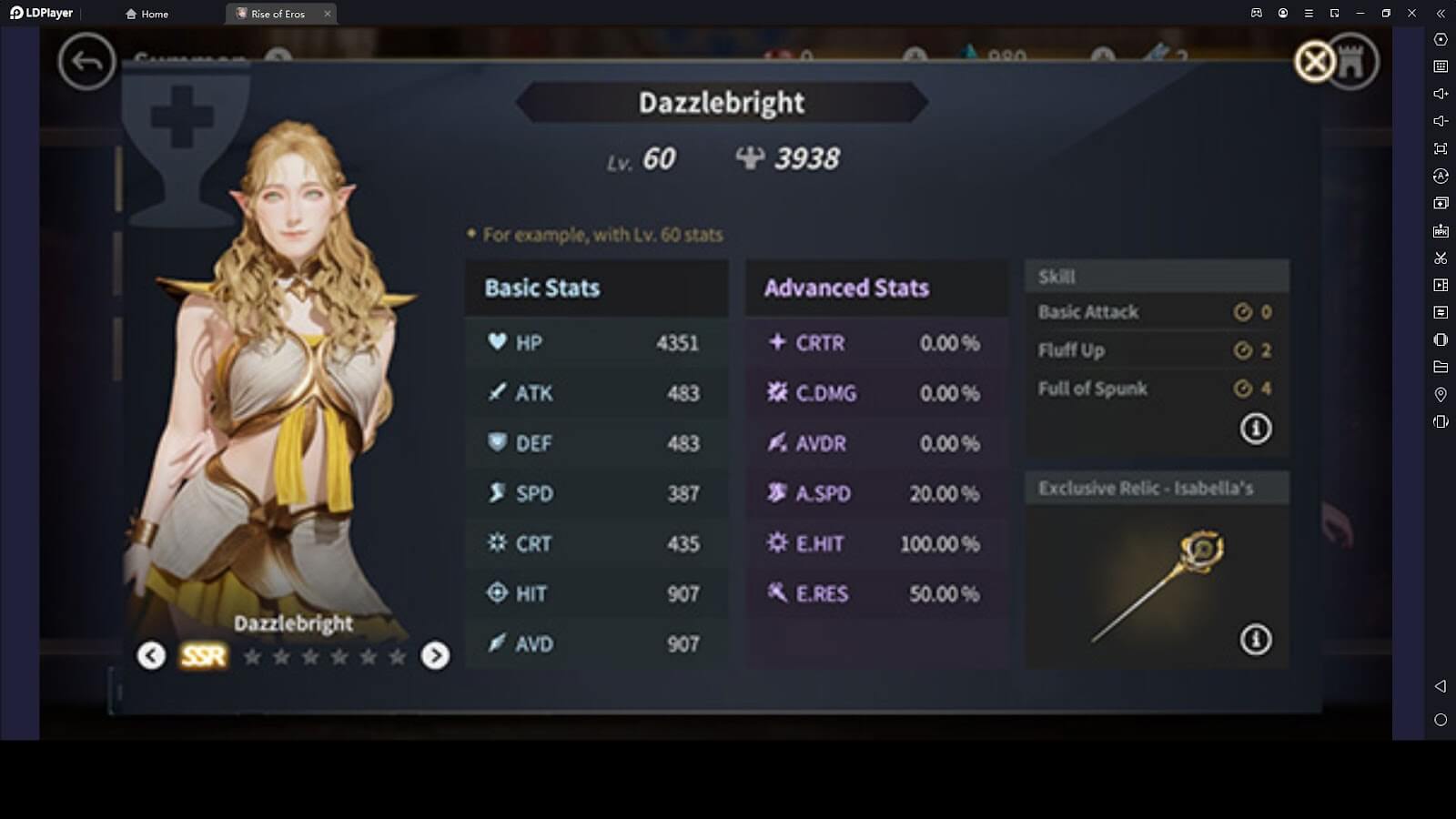Switch to the Home tab
Screen dimensions: 1456x819
(148, 14)
